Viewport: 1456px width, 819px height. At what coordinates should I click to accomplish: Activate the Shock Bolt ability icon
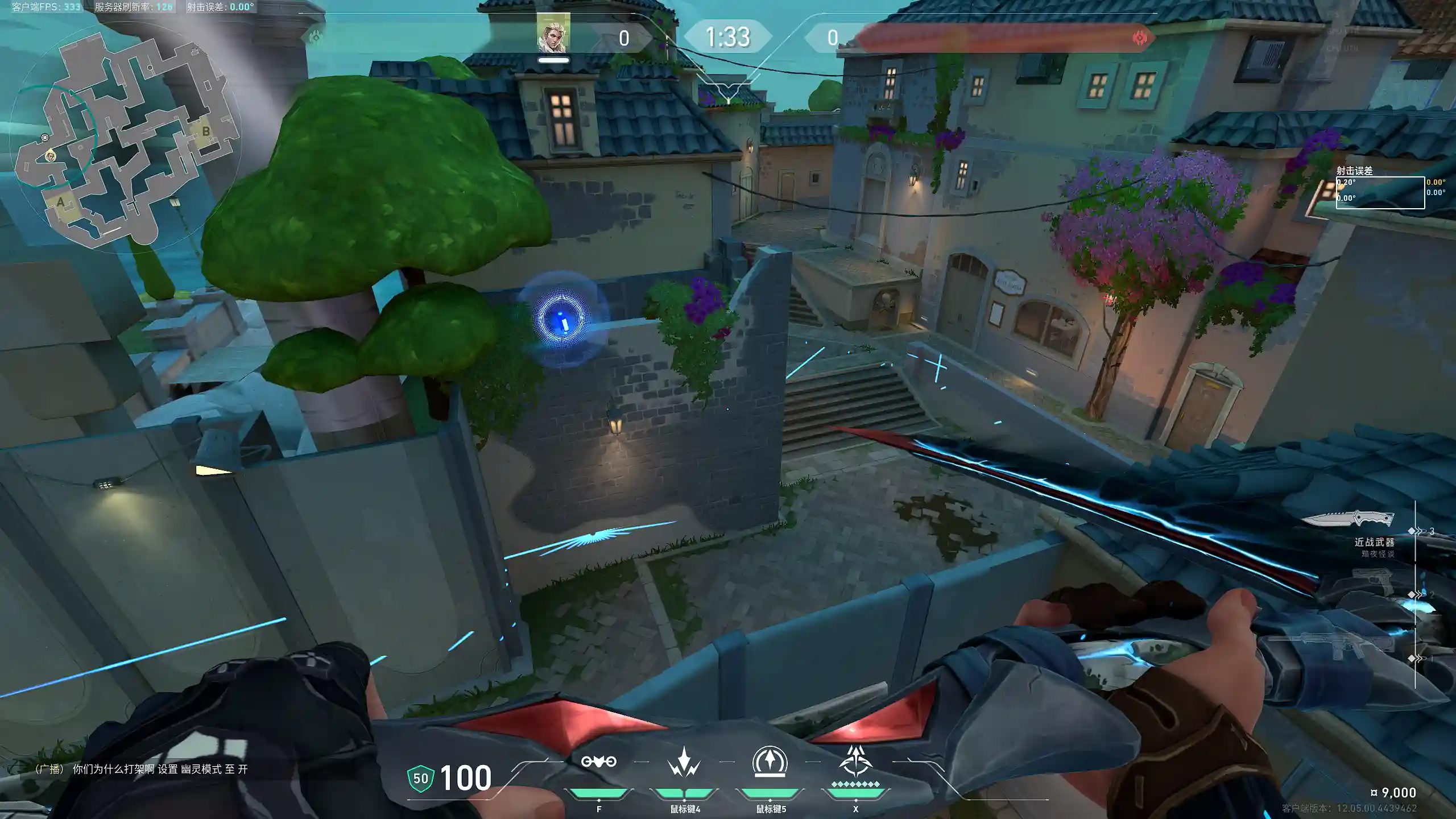[x=684, y=762]
